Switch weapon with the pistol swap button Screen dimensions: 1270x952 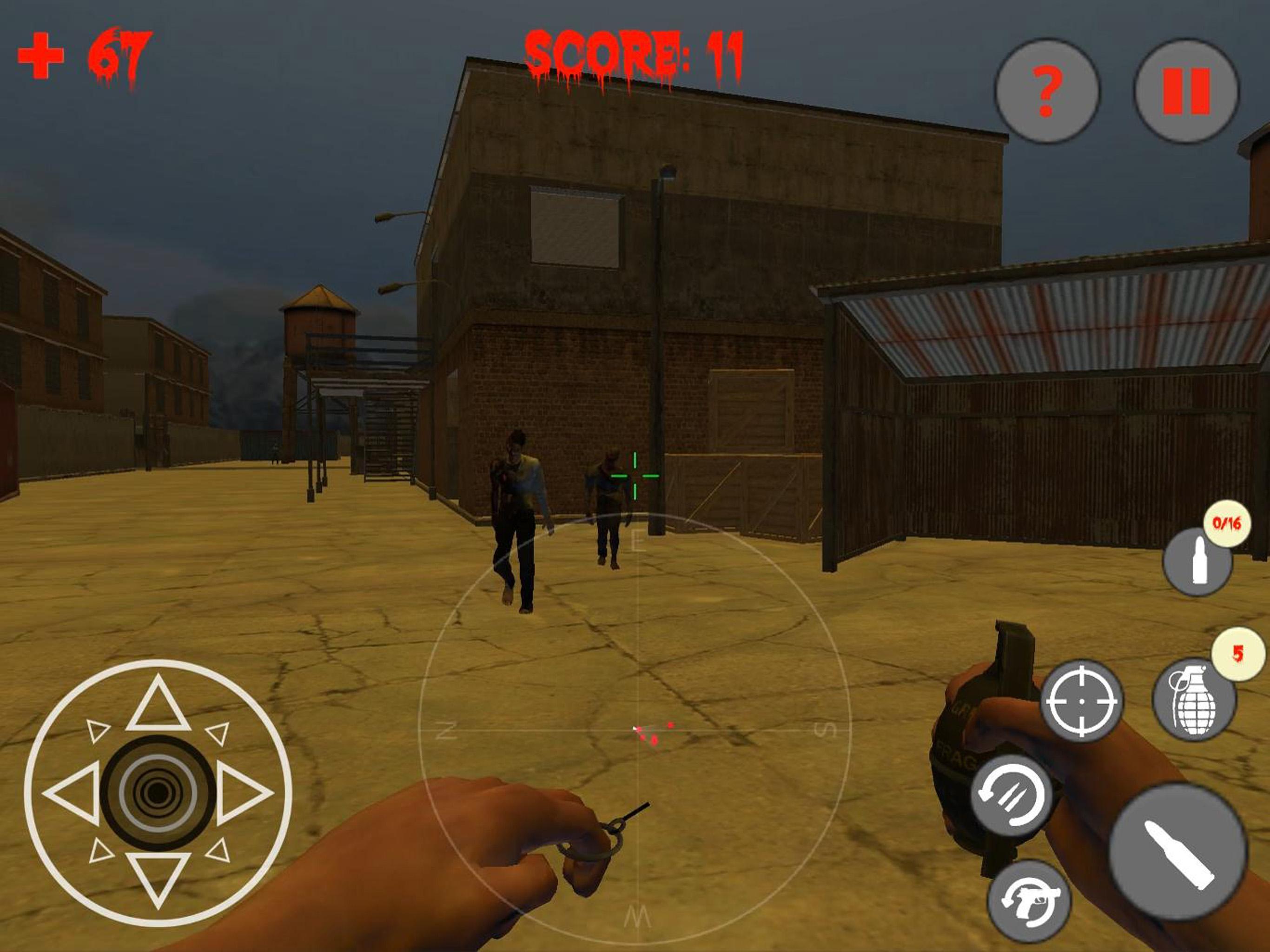(1029, 901)
